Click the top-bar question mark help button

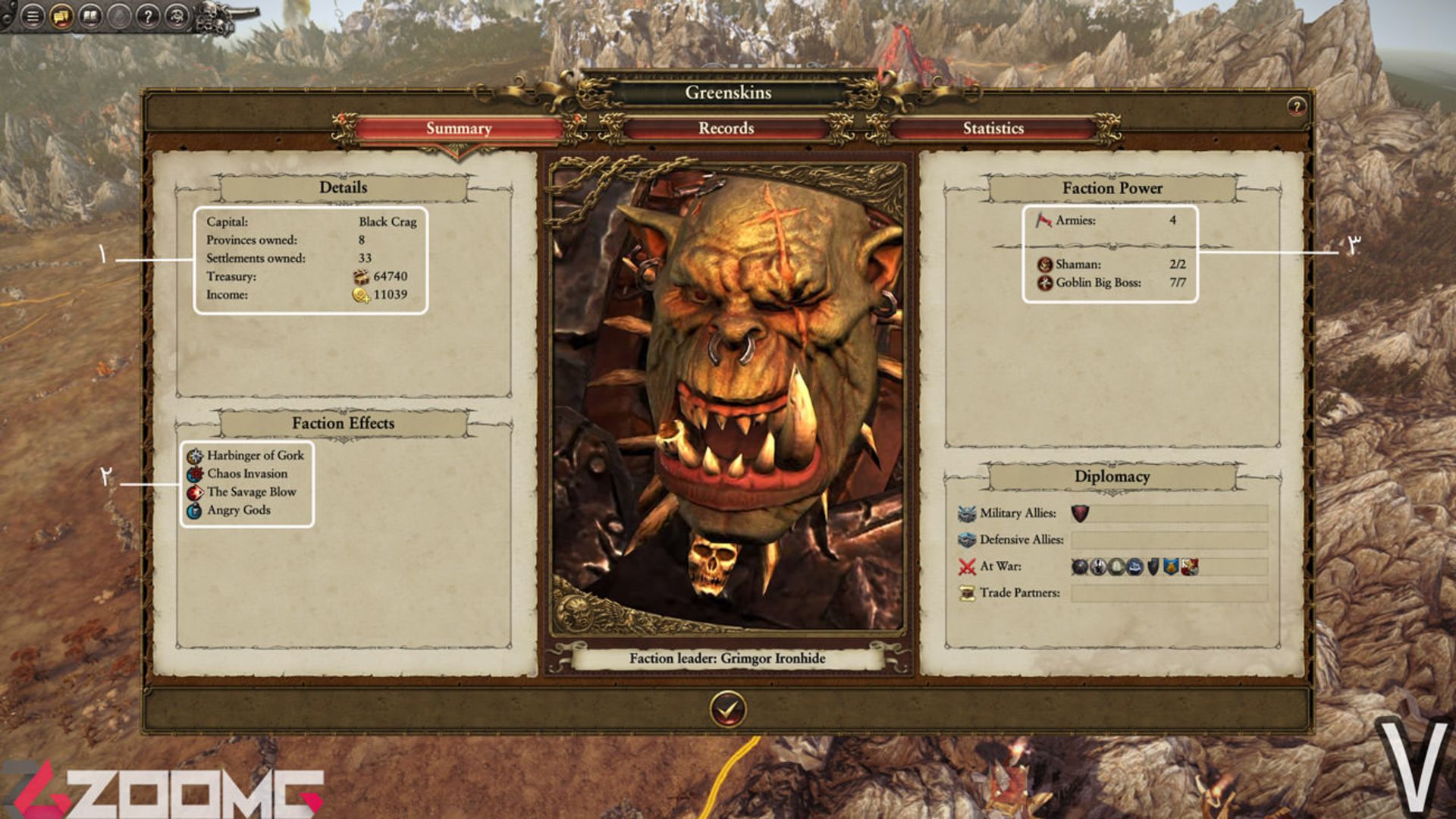click(x=148, y=16)
